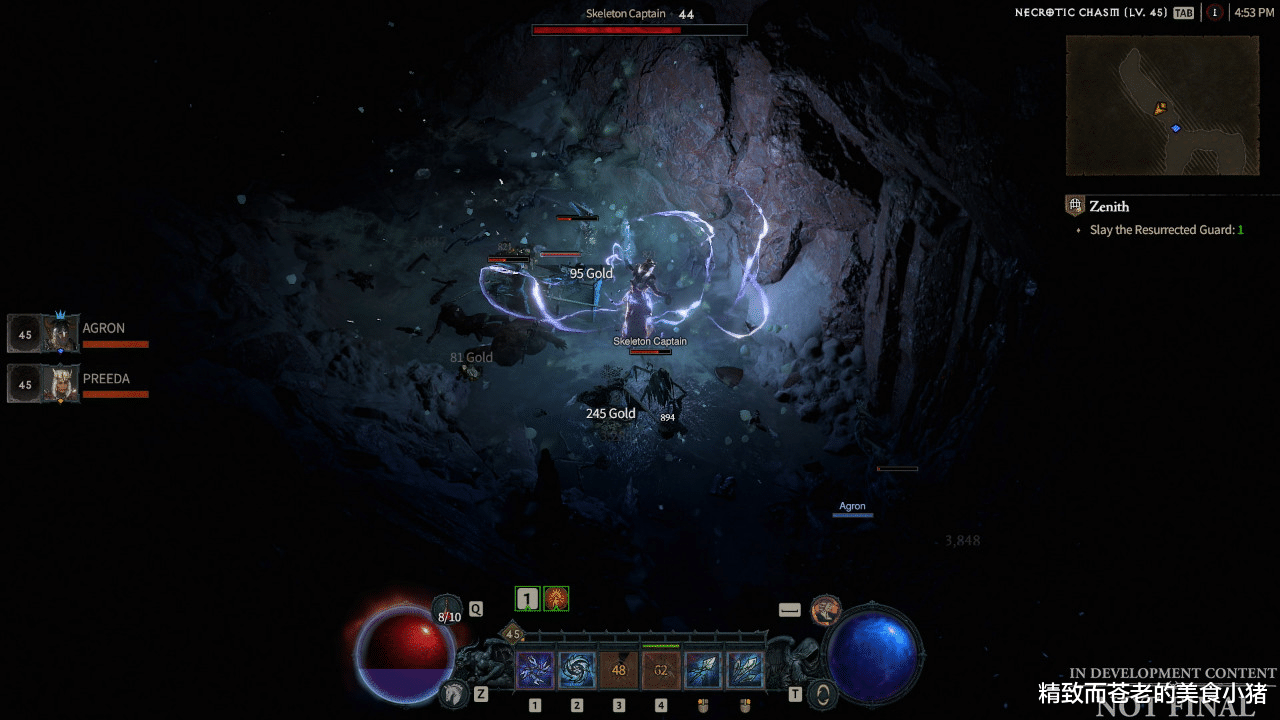Select Preeda's party portrait
The width and height of the screenshot is (1280, 720).
coord(44,384)
